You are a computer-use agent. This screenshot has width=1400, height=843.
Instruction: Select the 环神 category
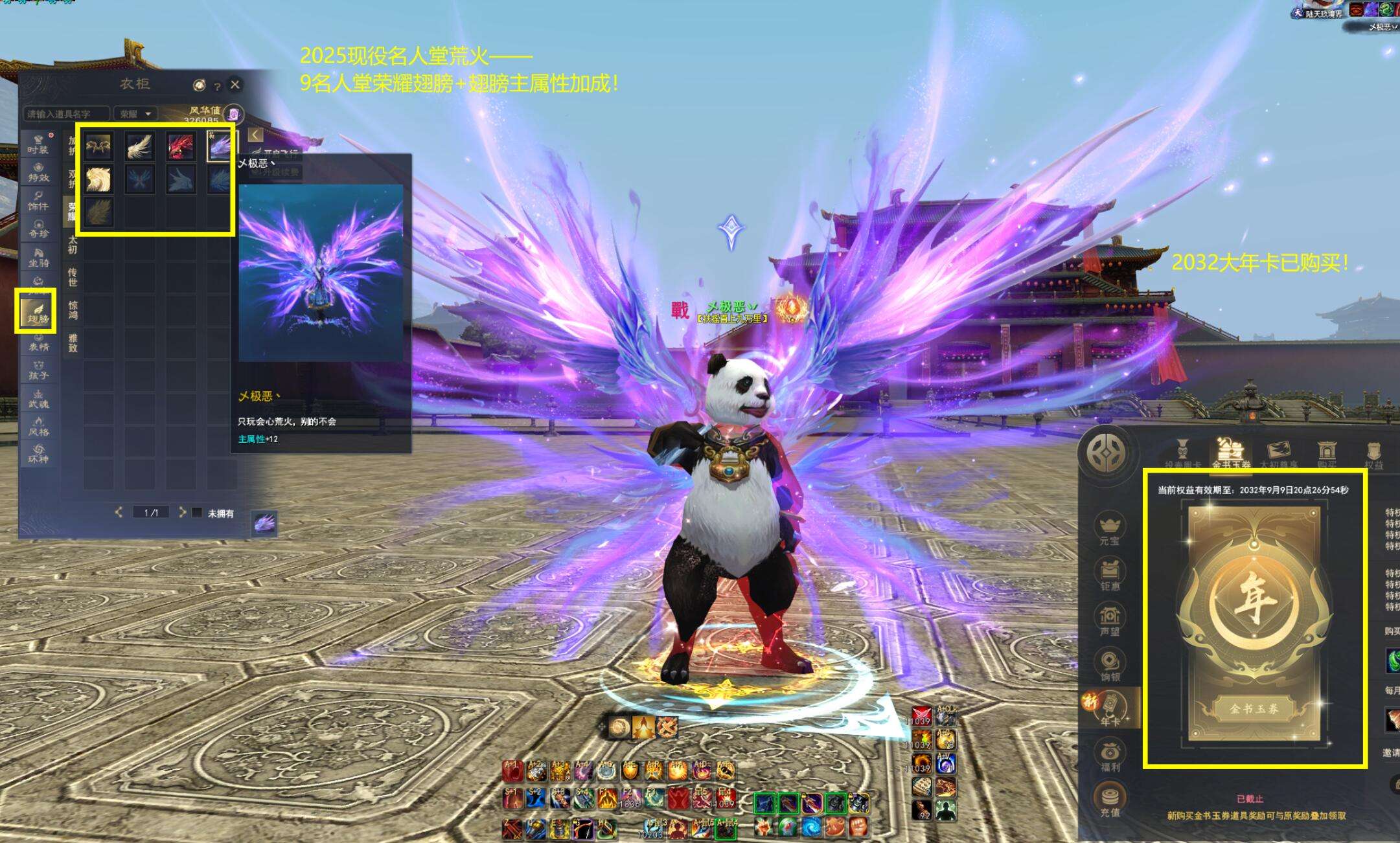[x=38, y=453]
